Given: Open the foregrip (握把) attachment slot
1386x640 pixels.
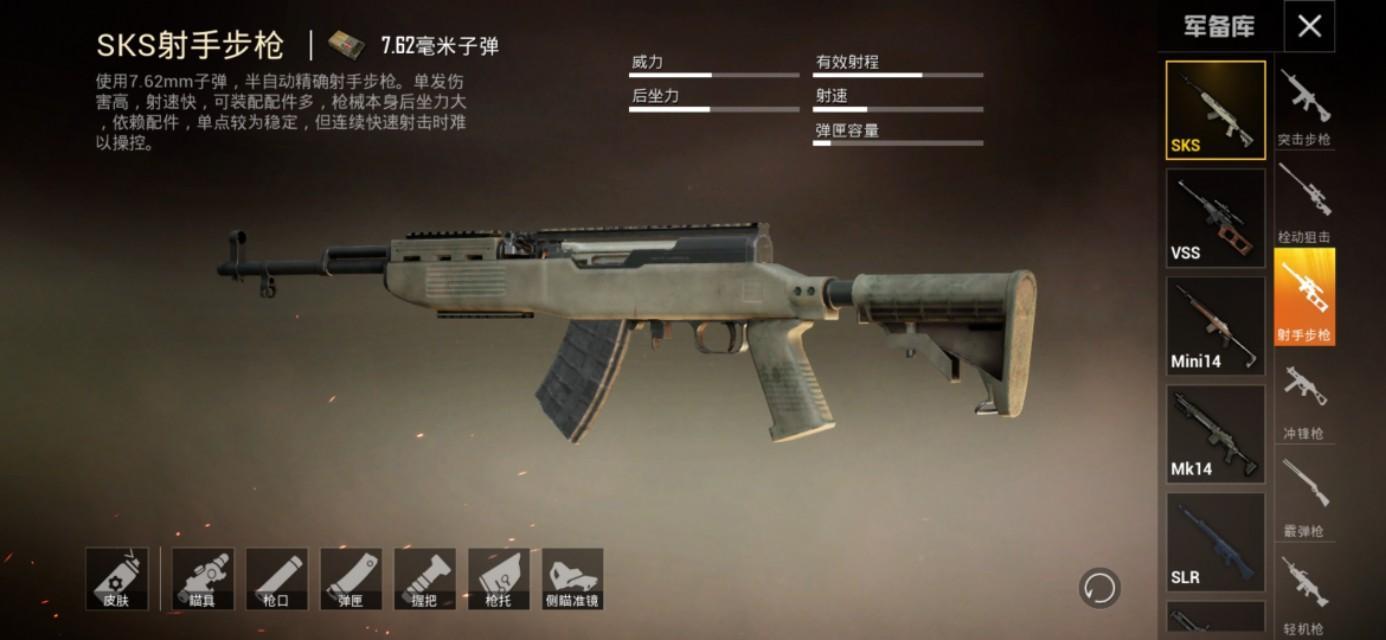Looking at the screenshot, I should [425, 579].
